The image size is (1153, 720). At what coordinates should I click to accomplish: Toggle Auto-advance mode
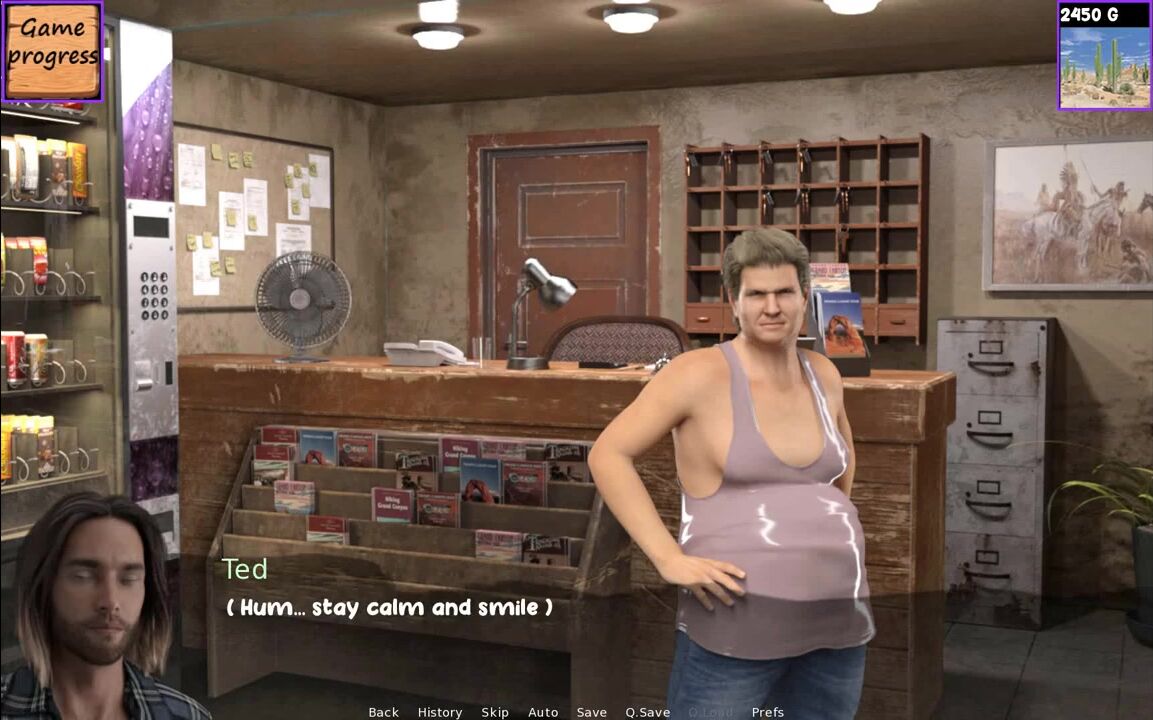pos(543,712)
